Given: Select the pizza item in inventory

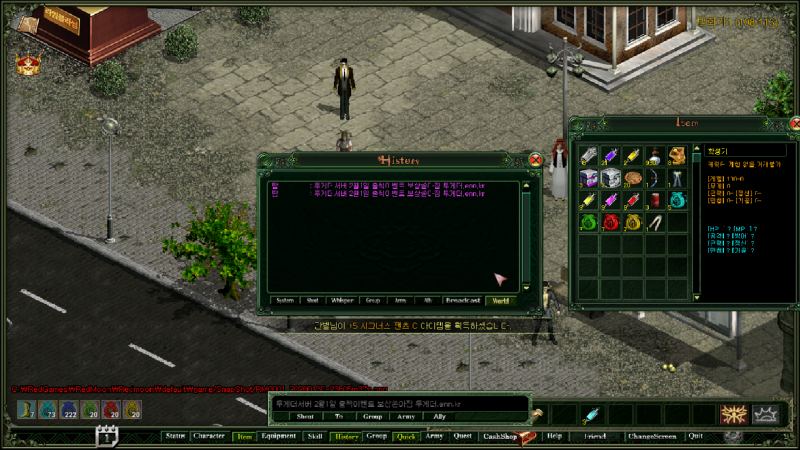Looking at the screenshot, I should pyautogui.click(x=632, y=177).
